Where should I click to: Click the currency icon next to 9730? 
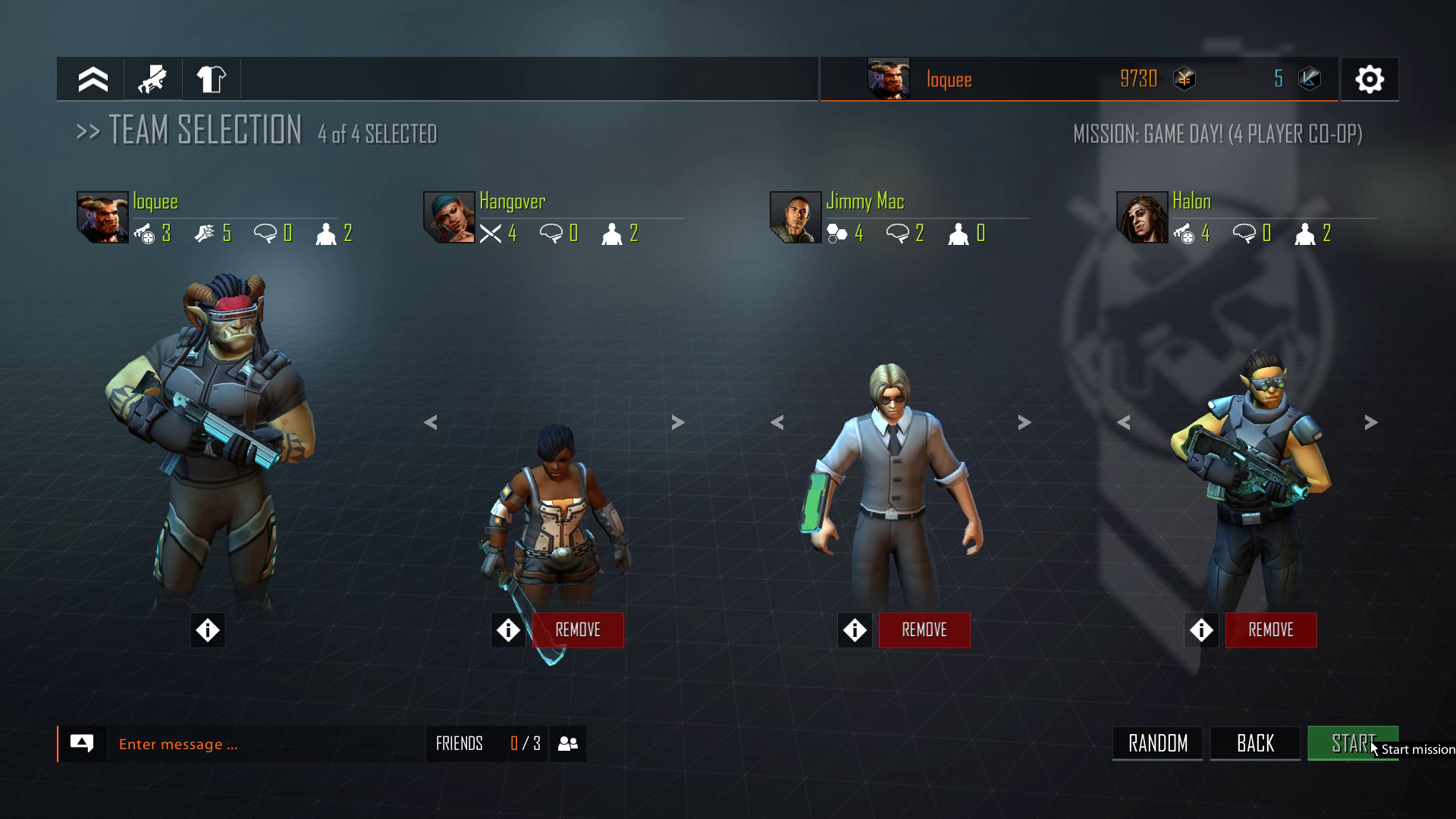[x=1184, y=79]
